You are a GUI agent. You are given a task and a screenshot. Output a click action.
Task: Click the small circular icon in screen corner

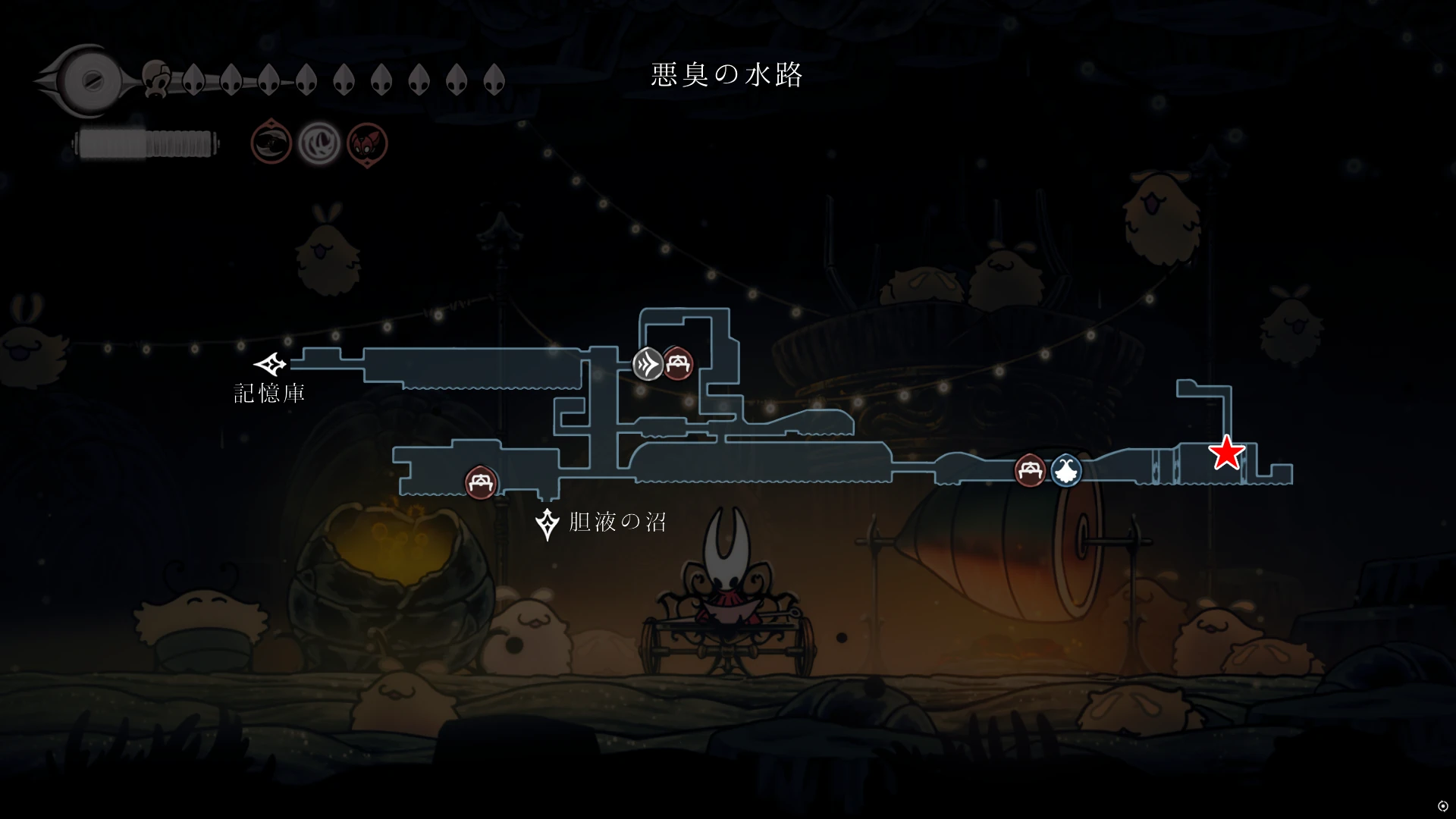click(x=1442, y=806)
